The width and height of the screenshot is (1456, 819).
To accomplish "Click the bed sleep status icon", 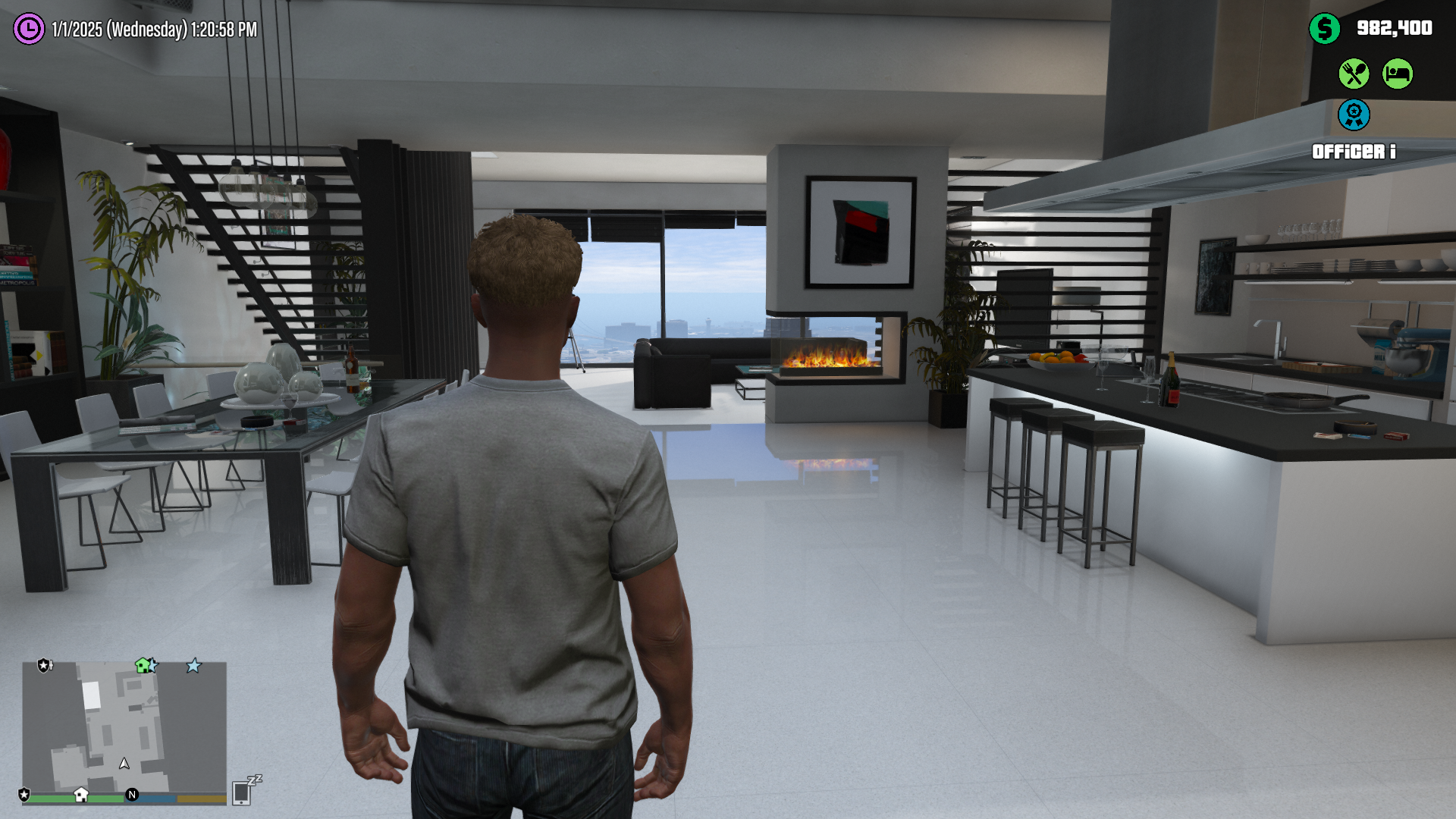I will pyautogui.click(x=1397, y=74).
